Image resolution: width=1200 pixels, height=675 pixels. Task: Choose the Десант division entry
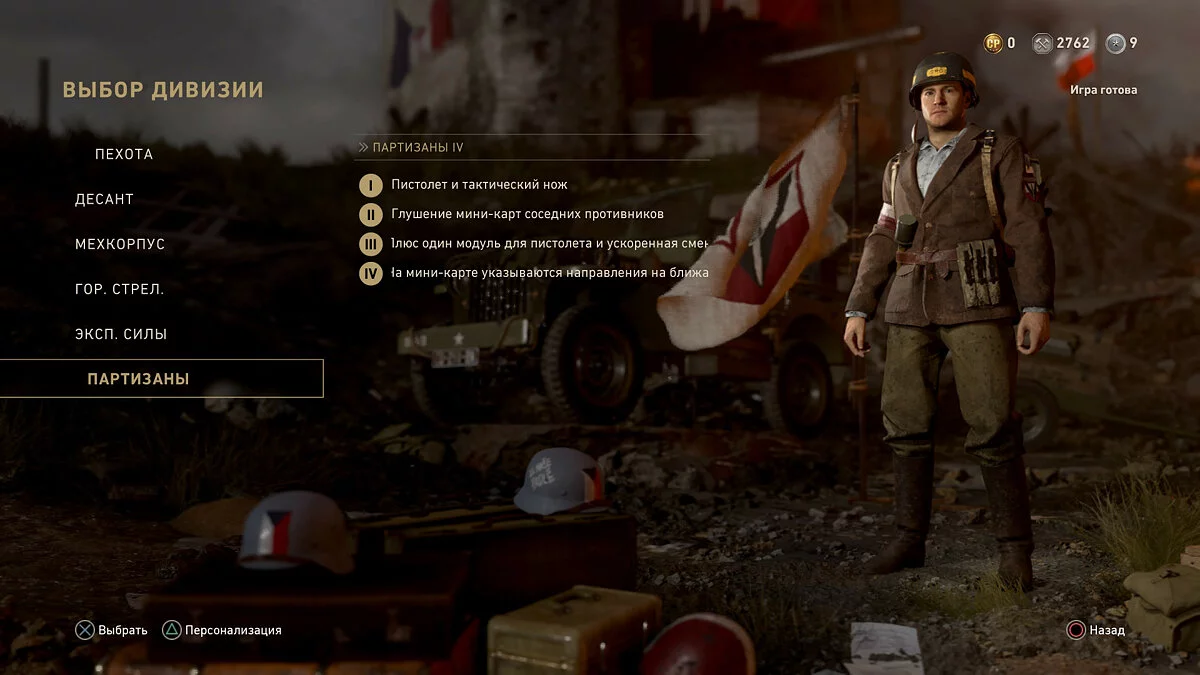pos(104,199)
